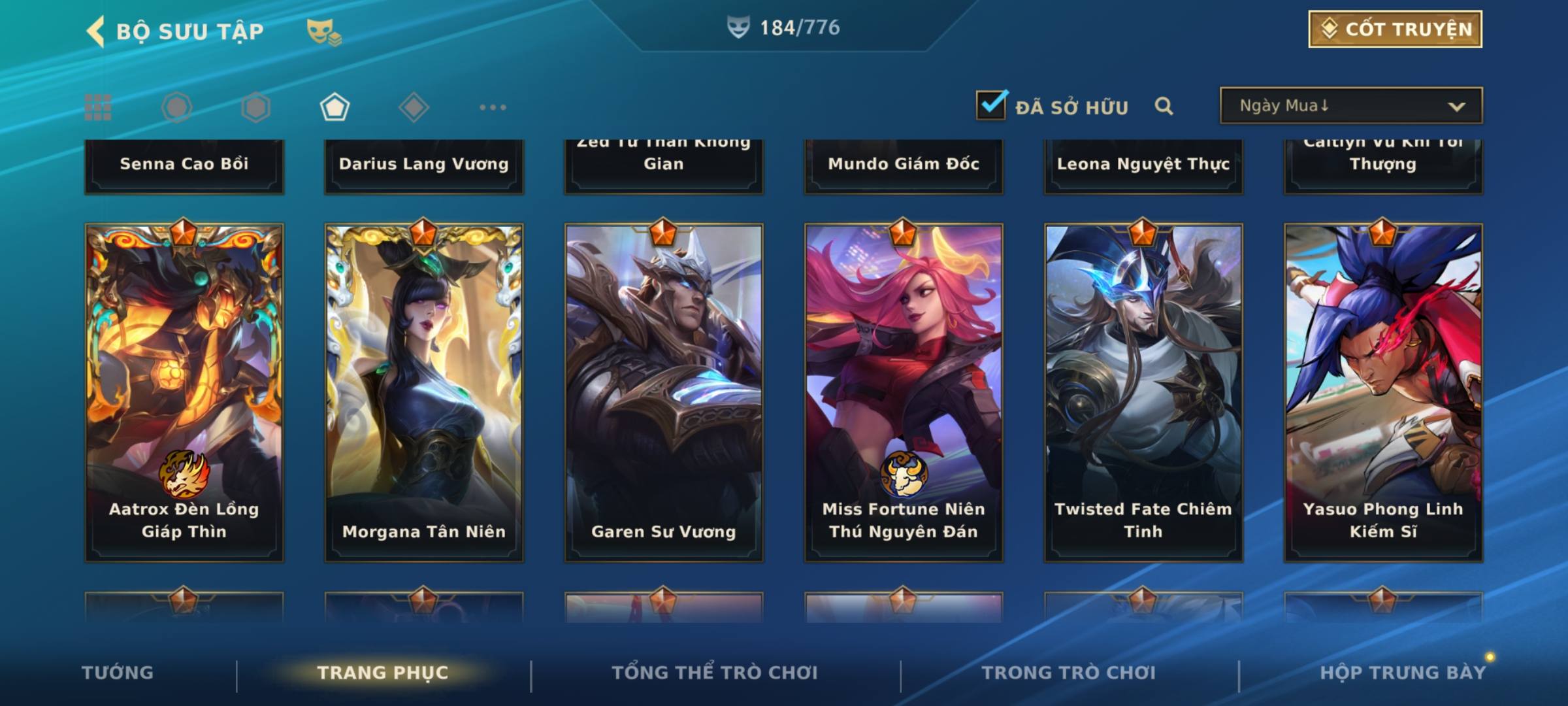Switch to Tổng Thể Trò Chơi tab
The height and width of the screenshot is (706, 1568).
(x=715, y=673)
